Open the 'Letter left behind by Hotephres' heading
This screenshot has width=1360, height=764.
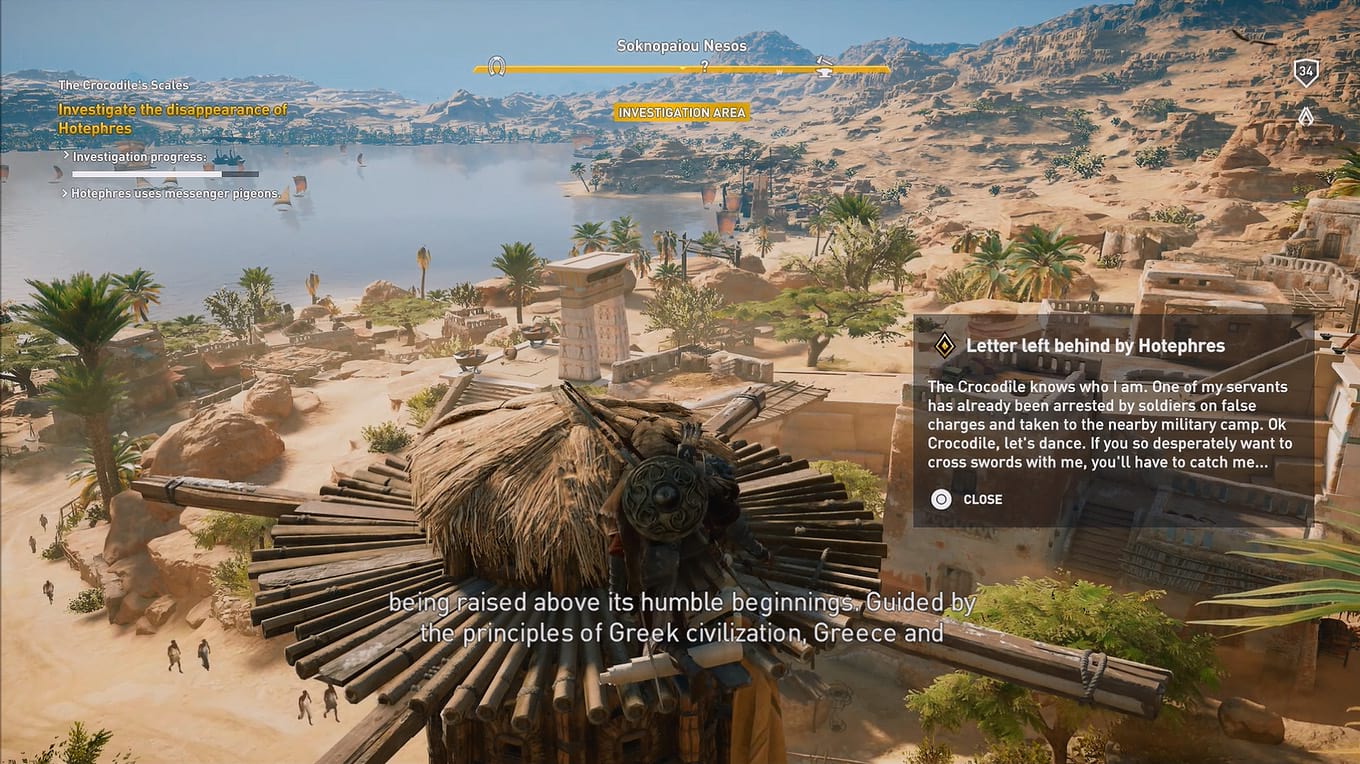coord(1095,345)
